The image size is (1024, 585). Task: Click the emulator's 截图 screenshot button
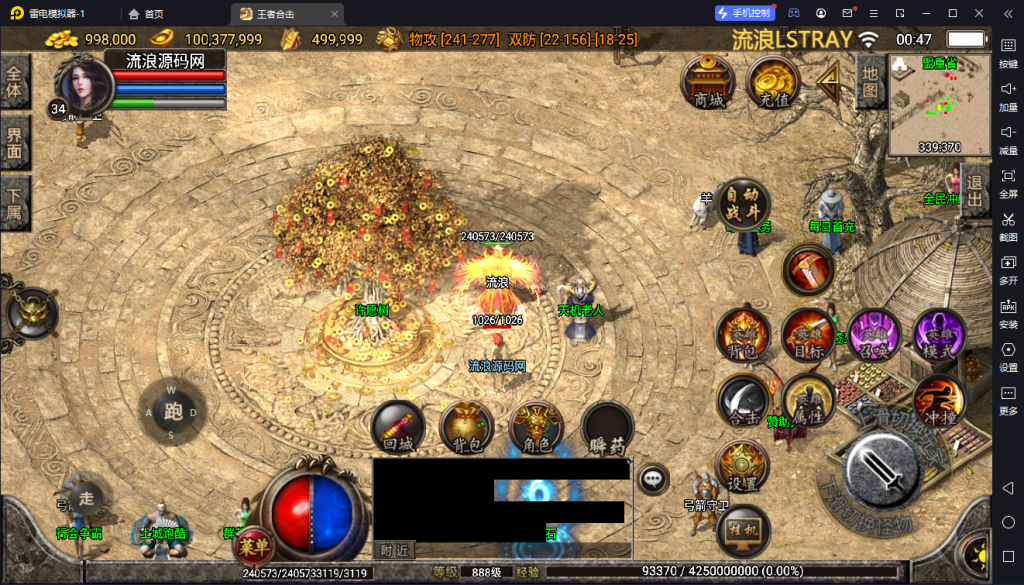tap(1008, 226)
